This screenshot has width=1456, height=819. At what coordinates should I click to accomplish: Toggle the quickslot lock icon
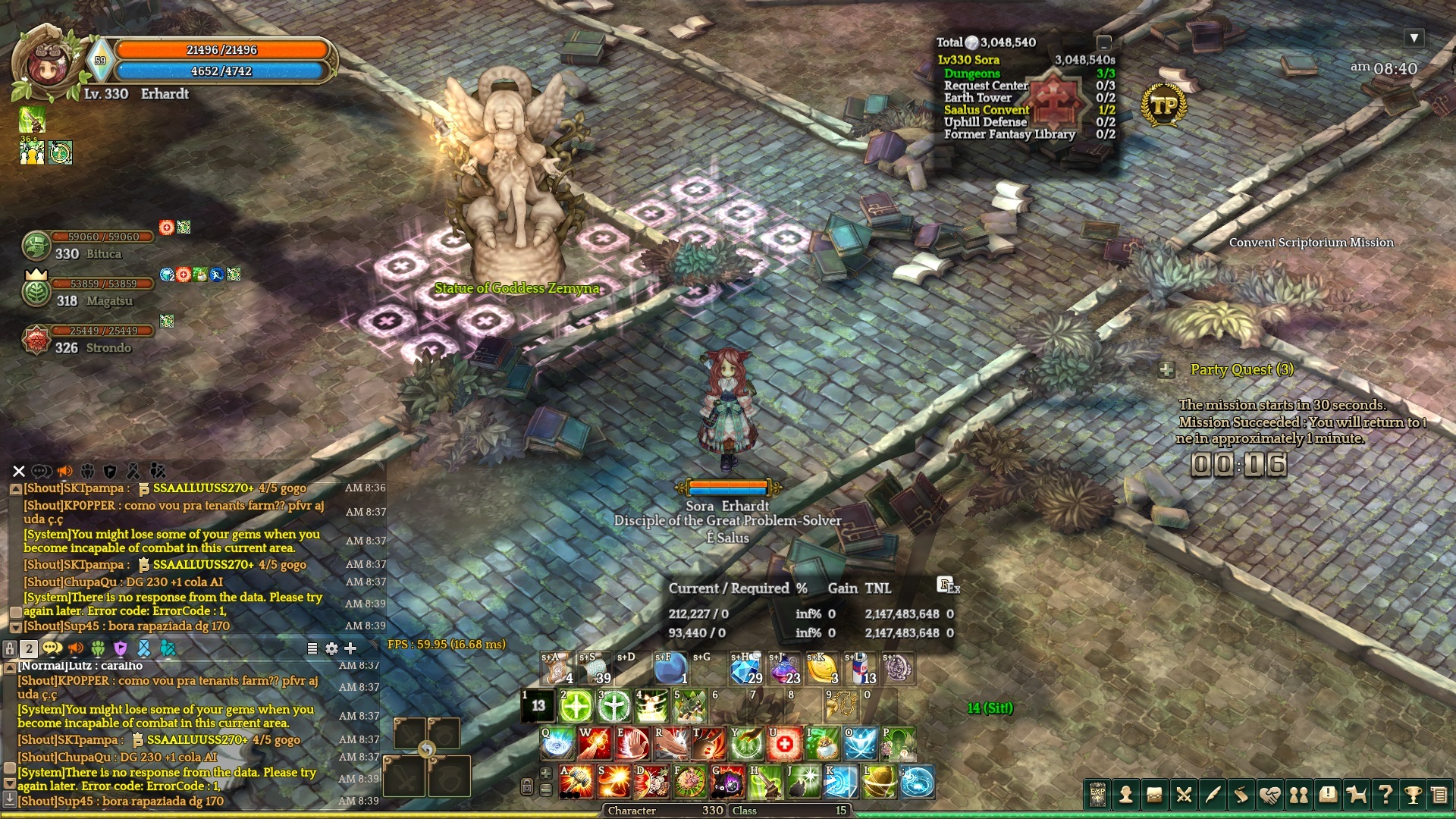[527, 786]
